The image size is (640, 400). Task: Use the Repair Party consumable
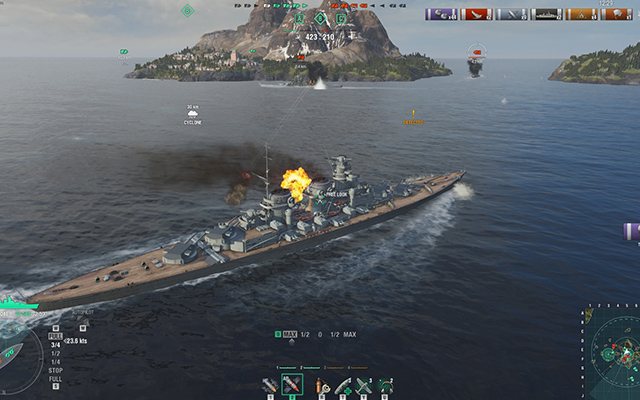343,384
